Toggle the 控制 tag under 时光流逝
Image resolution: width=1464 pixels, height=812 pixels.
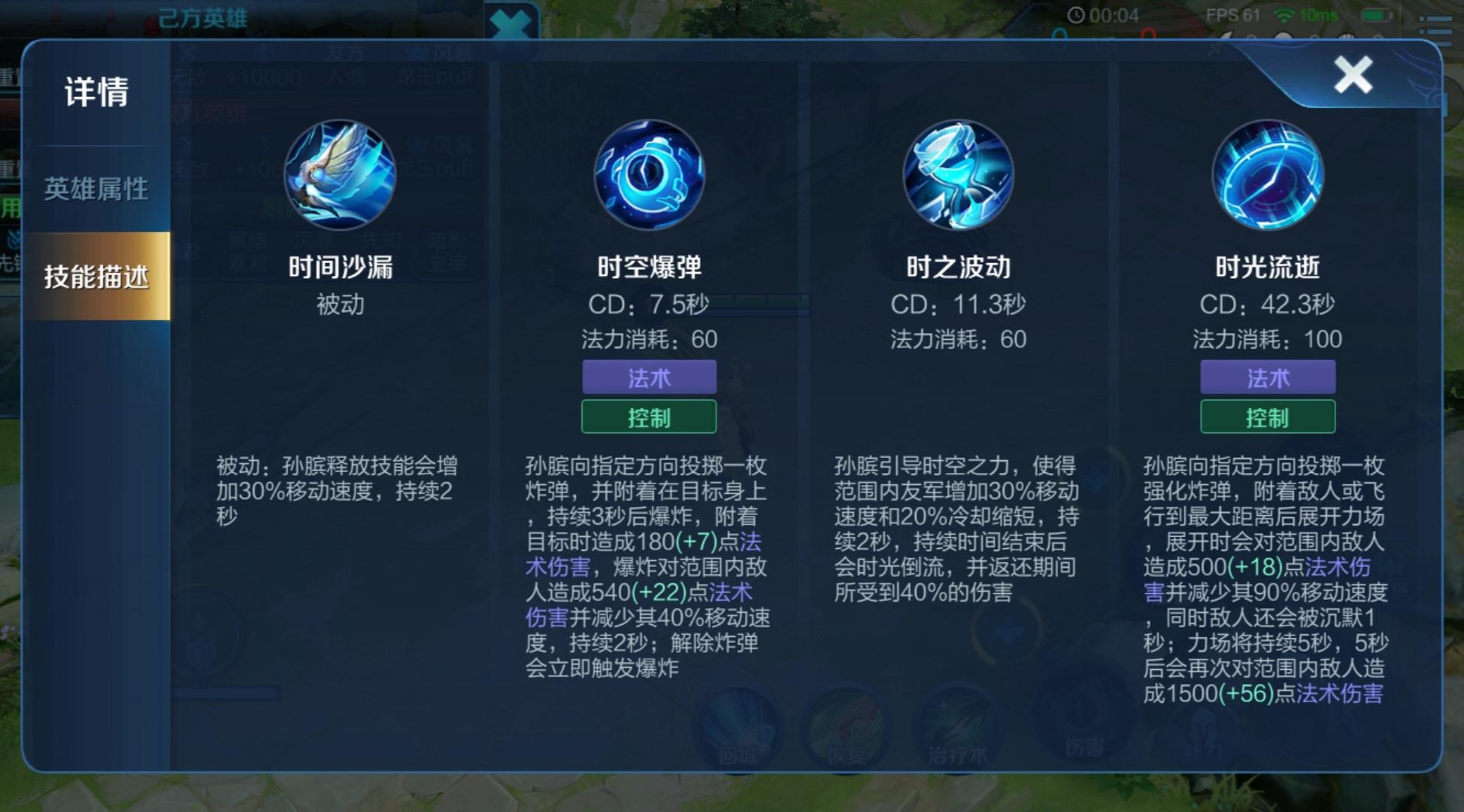pos(1268,416)
